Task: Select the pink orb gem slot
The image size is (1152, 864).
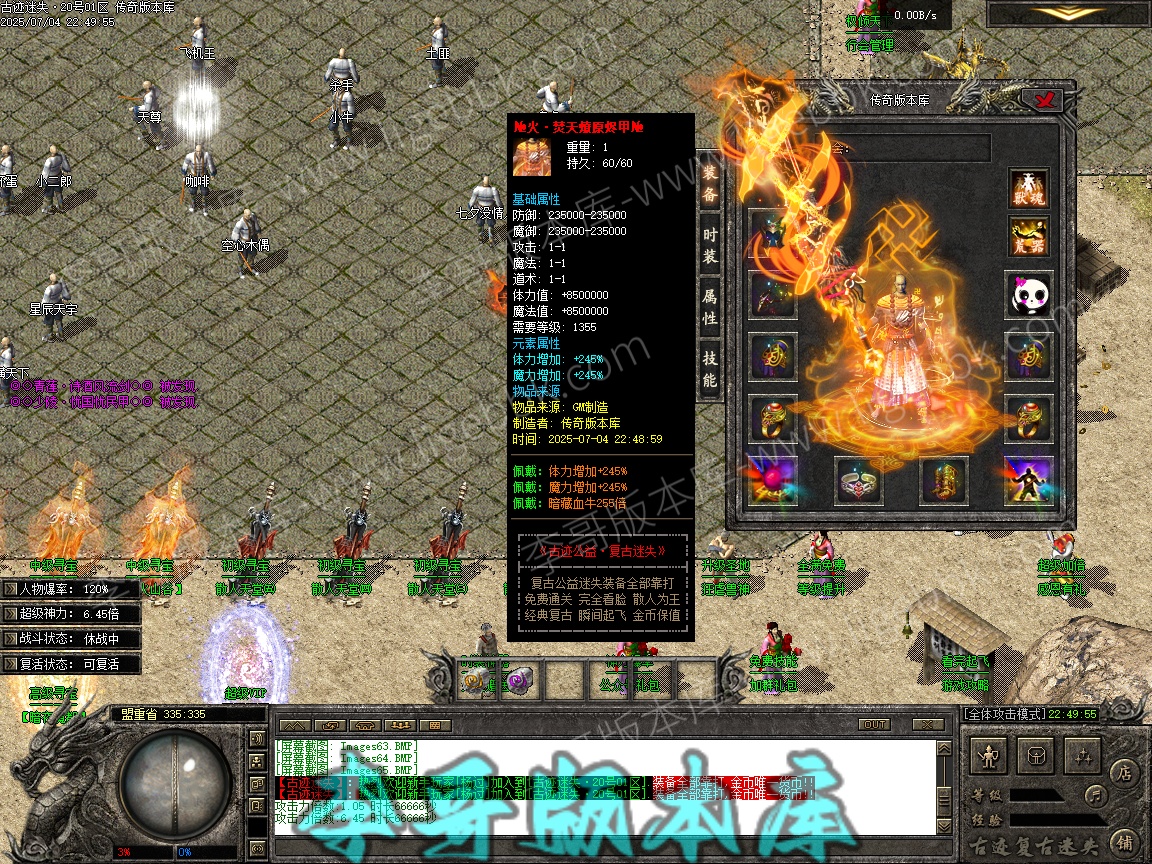Action: pyautogui.click(x=773, y=481)
